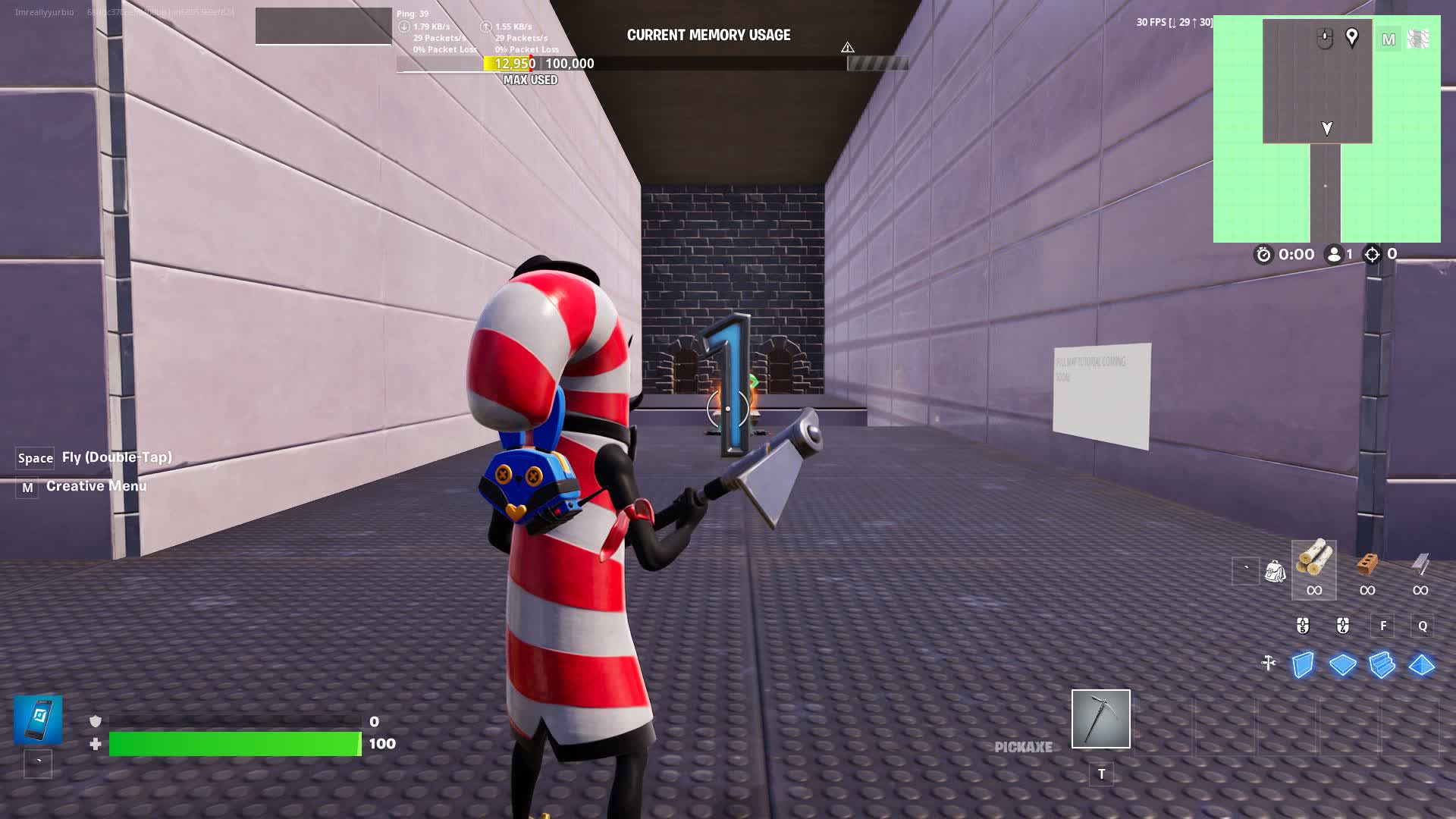Click the map marker pin icon
This screenshot has height=819, width=1456.
[x=1351, y=37]
